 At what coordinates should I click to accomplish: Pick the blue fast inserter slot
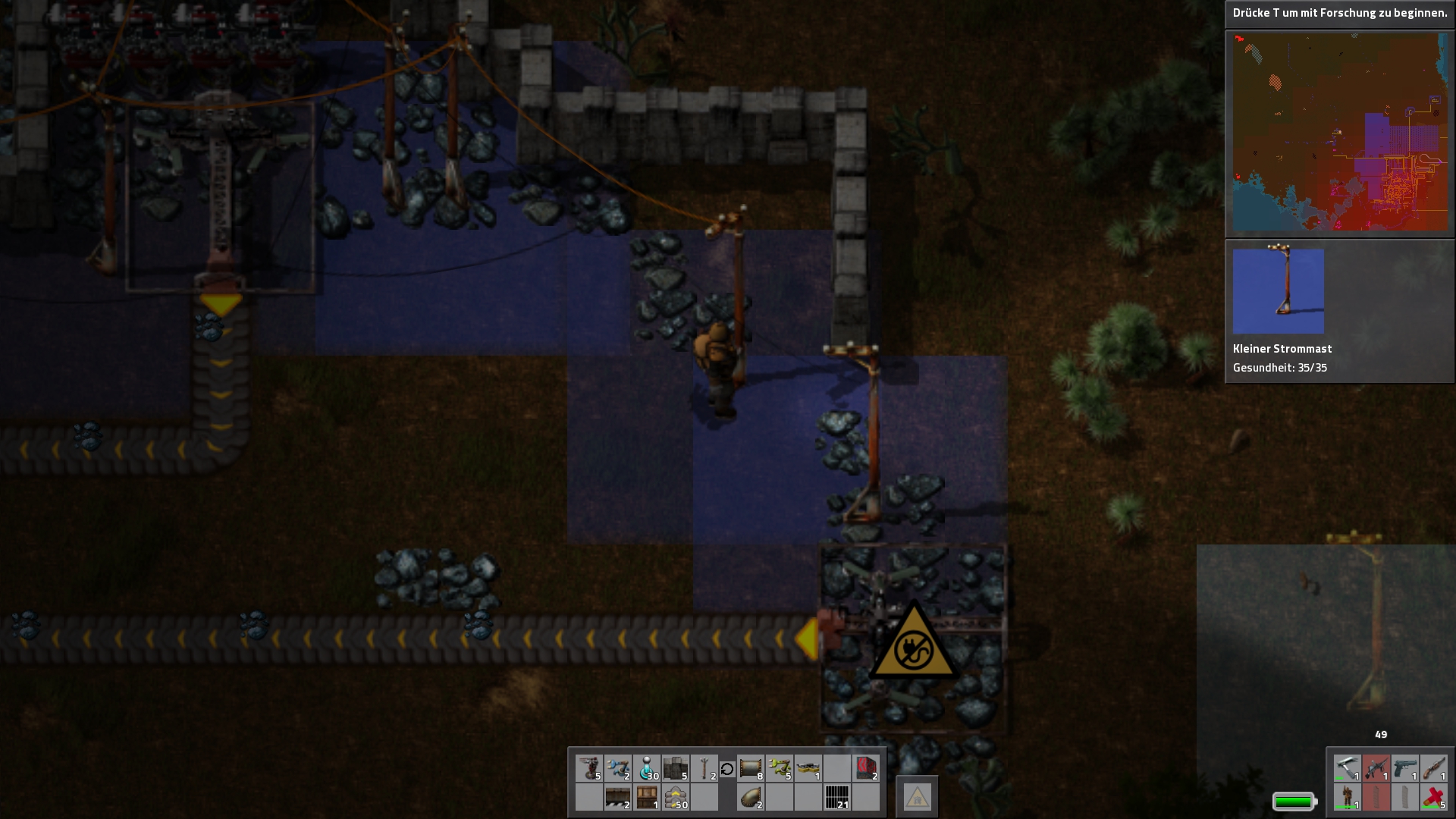click(618, 768)
